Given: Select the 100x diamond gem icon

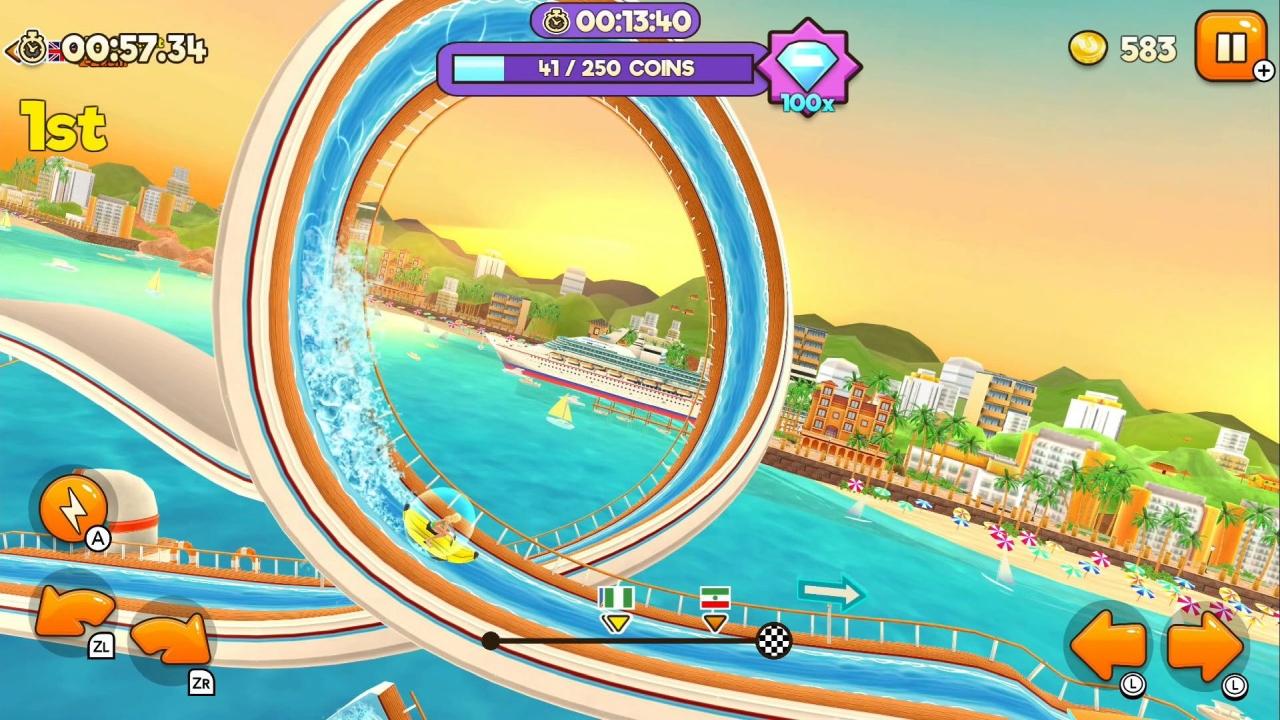Looking at the screenshot, I should (810, 65).
